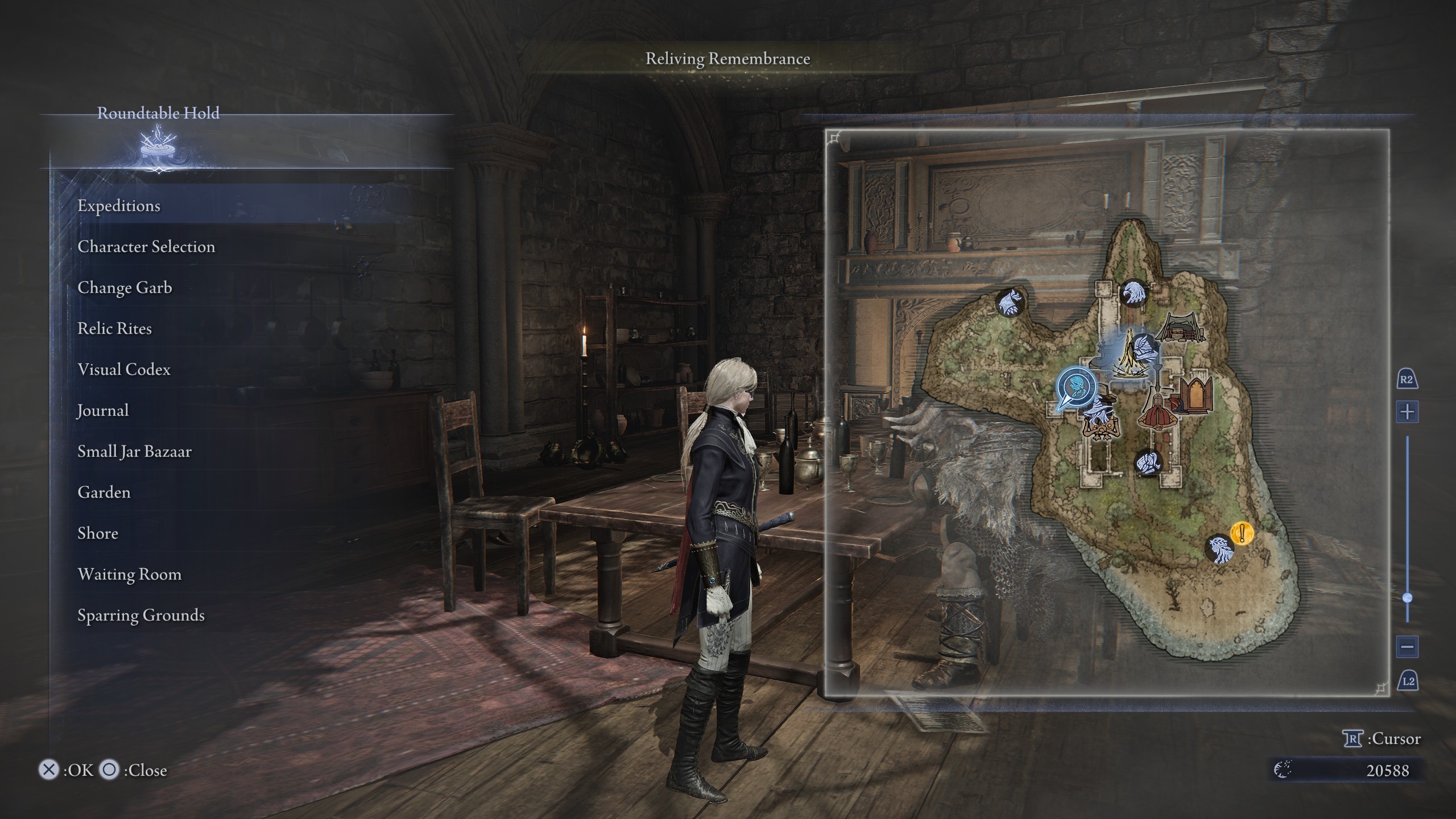
Task: Click the rune count display at bottom right
Action: (x=1389, y=771)
